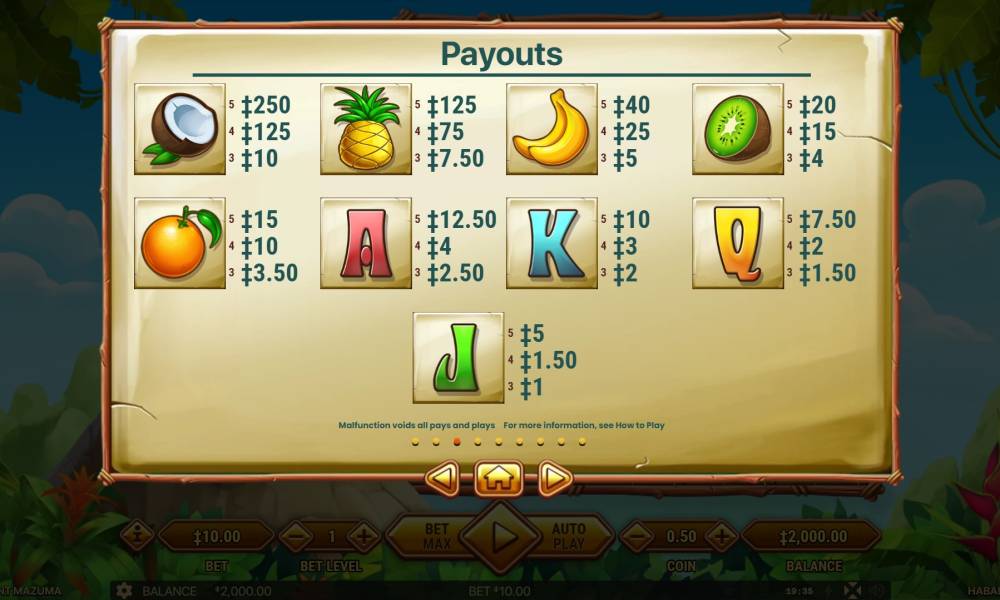Return home from the Payouts screen
The width and height of the screenshot is (1000, 600).
(497, 478)
